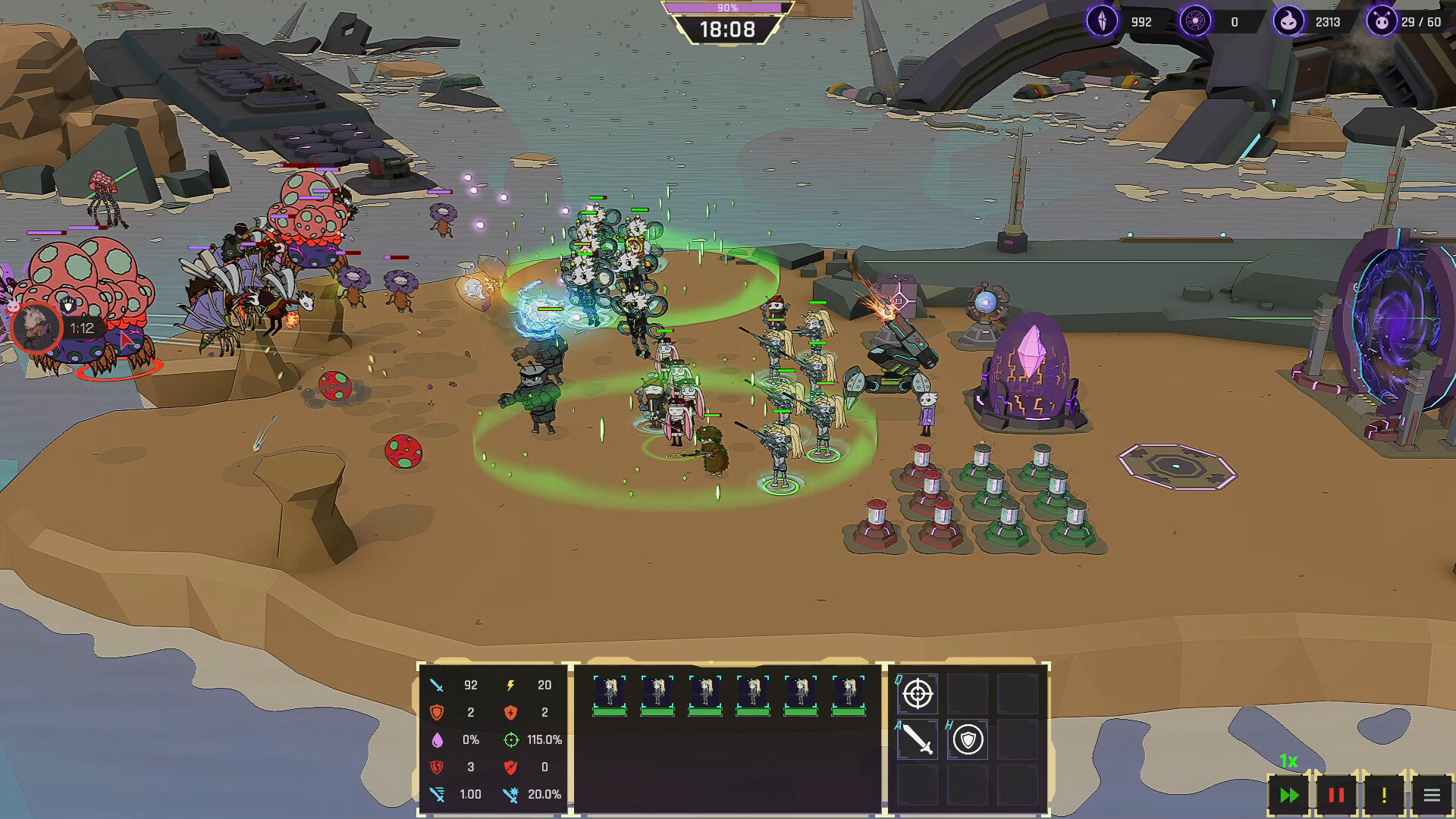
Task: Select the hero portrait with respawn timer
Action: (36, 328)
